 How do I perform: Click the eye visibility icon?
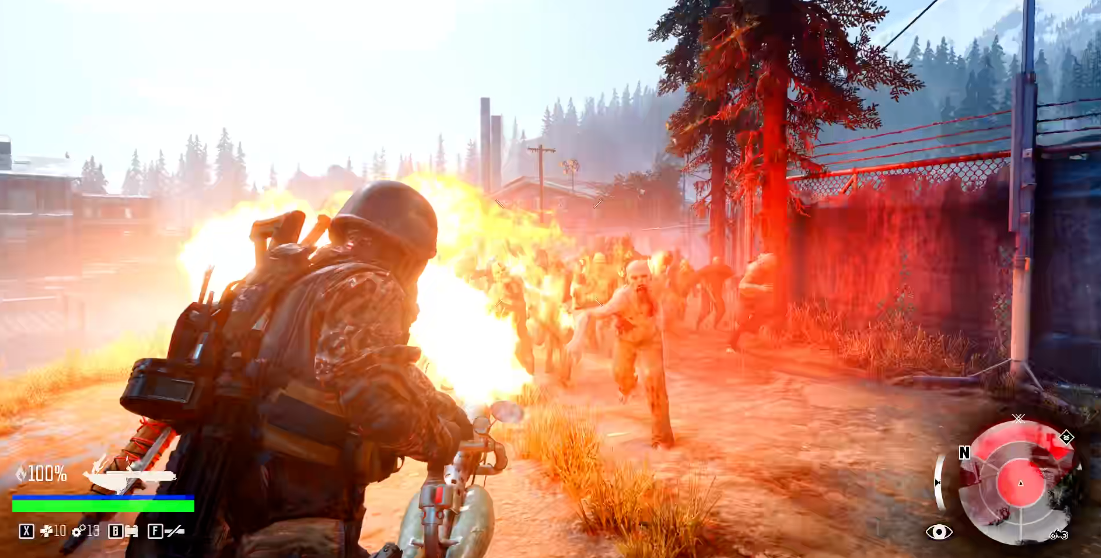939,532
